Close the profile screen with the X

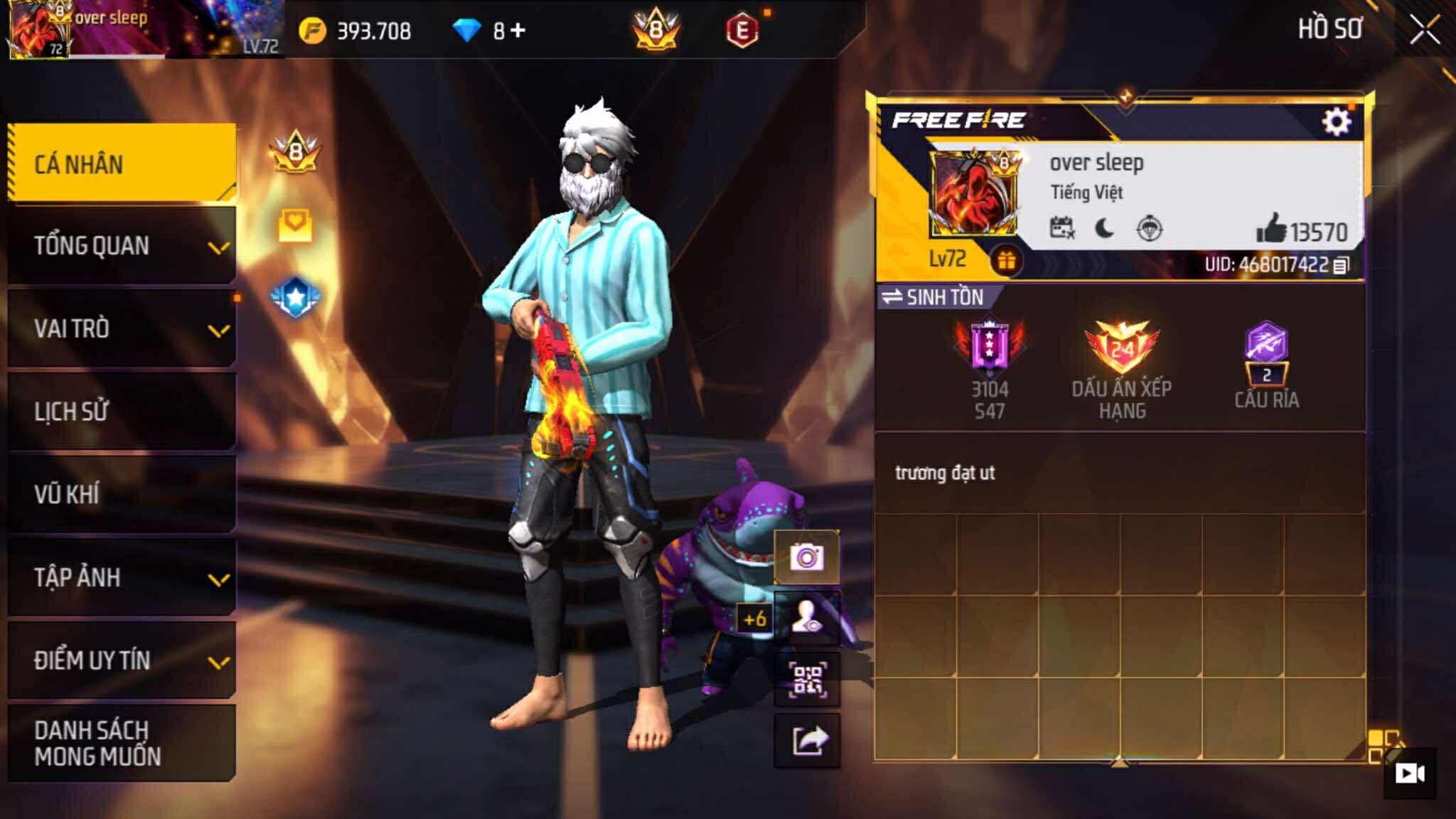[x=1425, y=30]
